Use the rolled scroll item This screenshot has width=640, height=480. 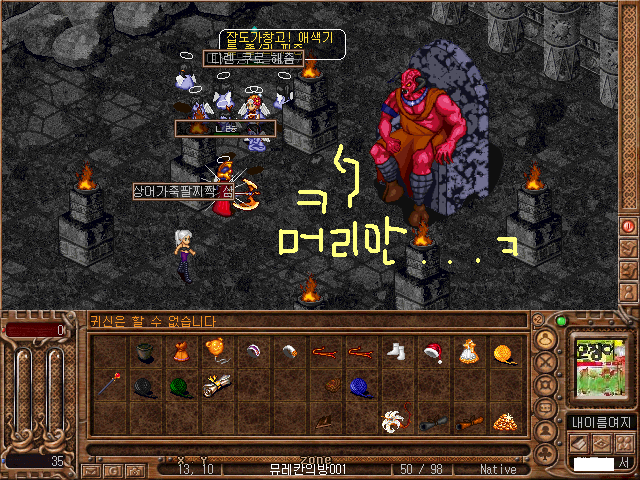215,384
